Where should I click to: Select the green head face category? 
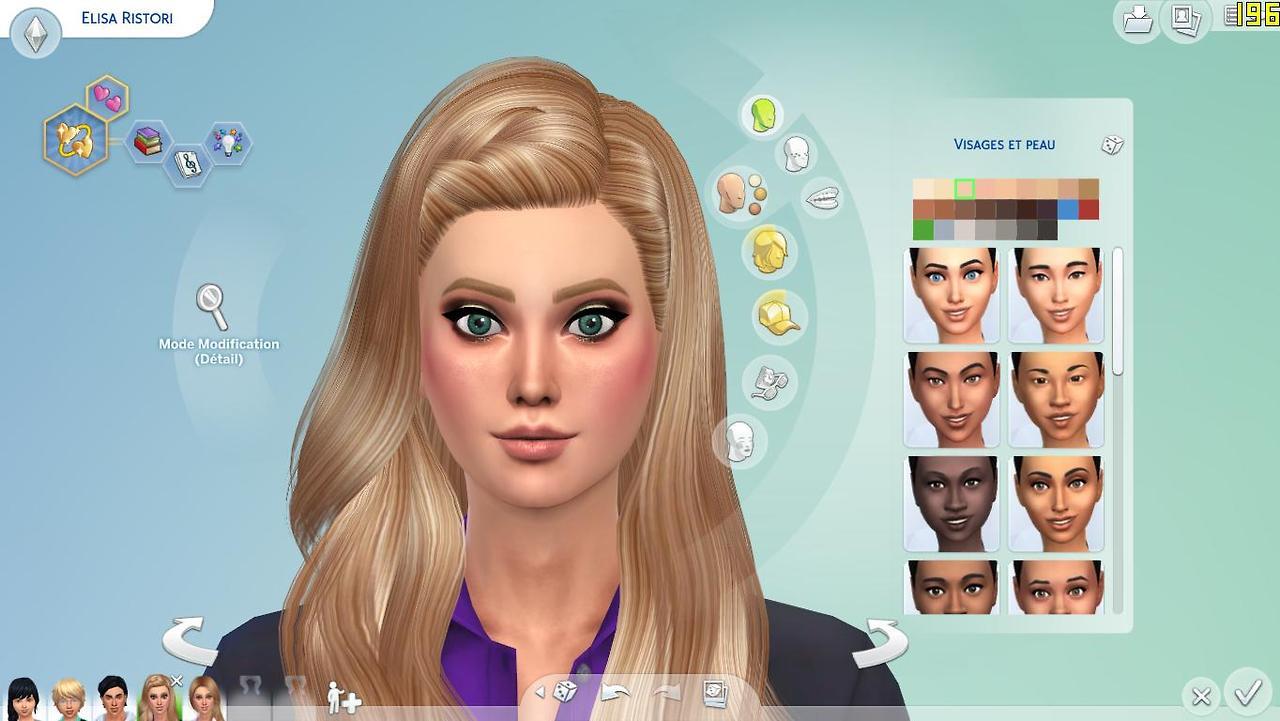pos(763,115)
